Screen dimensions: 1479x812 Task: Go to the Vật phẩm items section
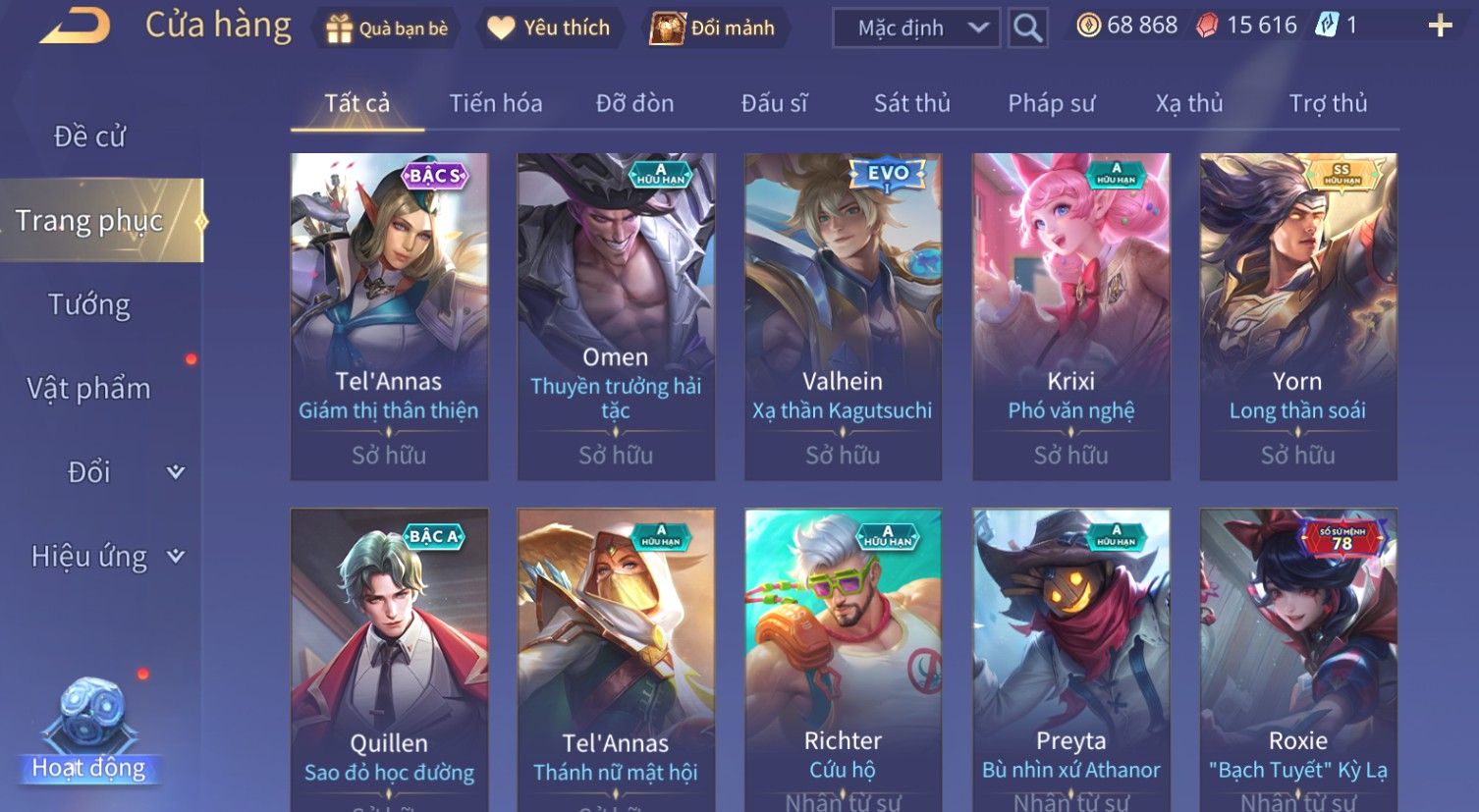89,389
